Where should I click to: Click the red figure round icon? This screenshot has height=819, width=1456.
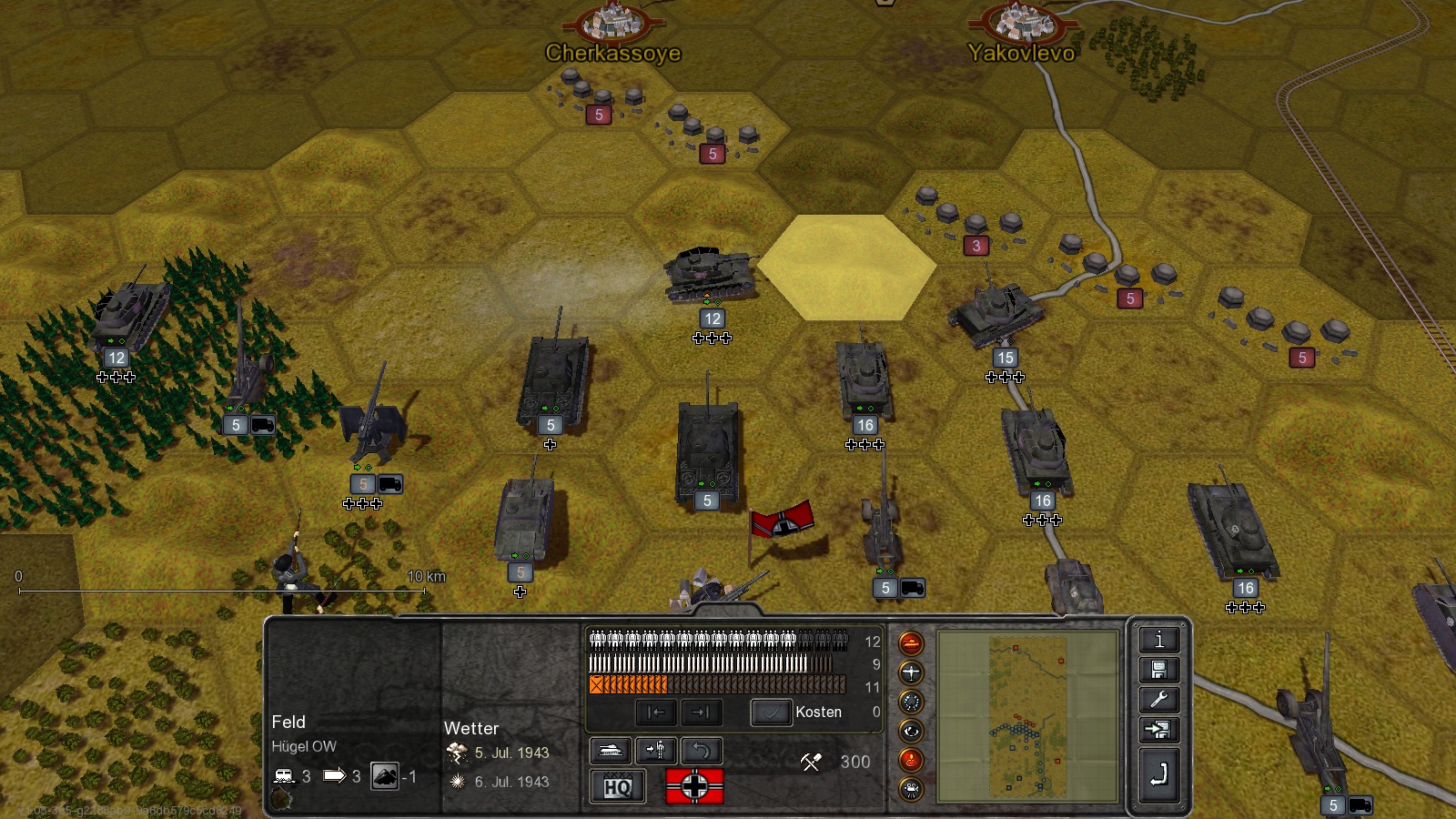click(x=911, y=760)
